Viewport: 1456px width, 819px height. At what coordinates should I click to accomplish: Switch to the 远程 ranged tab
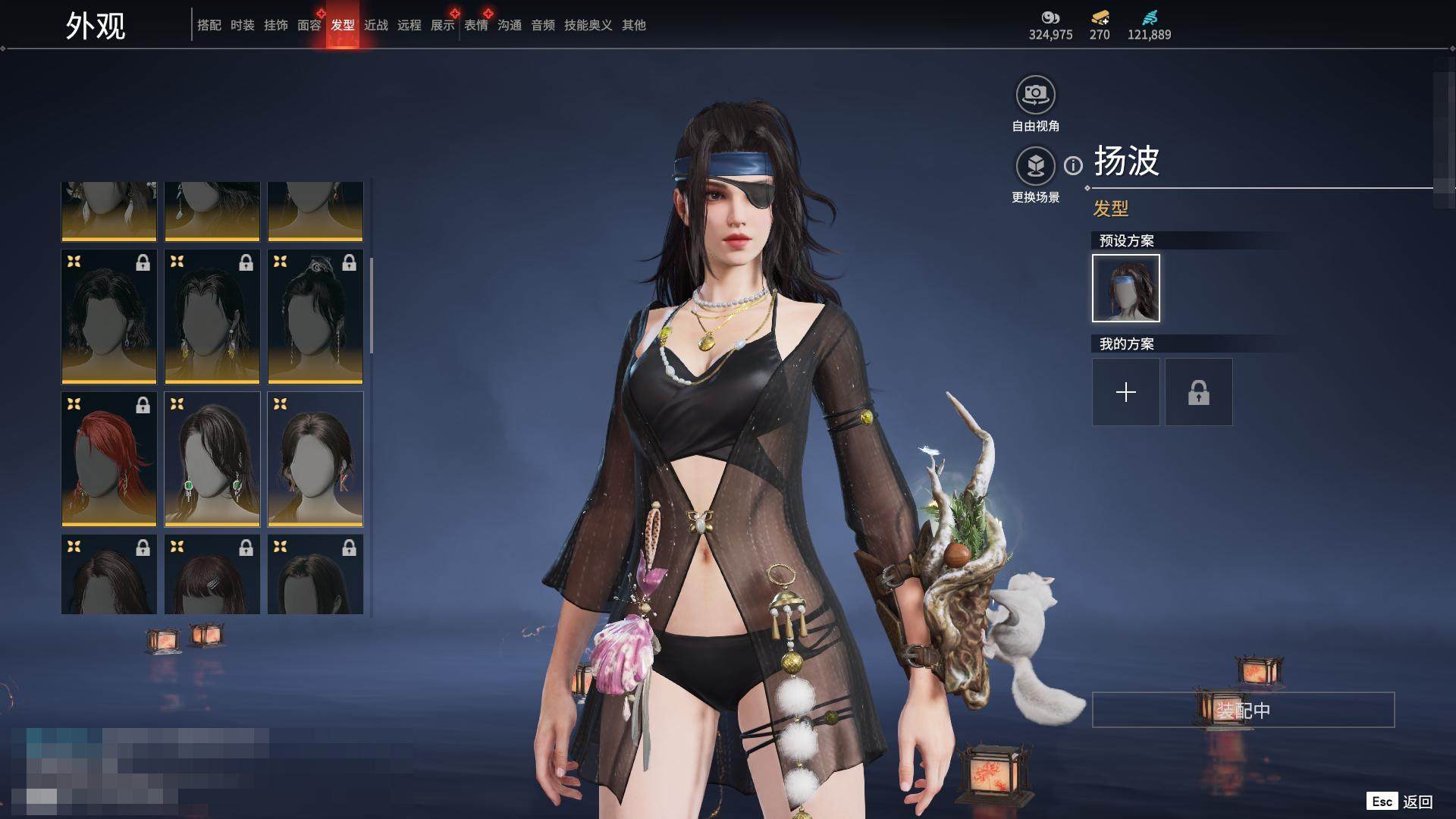409,25
